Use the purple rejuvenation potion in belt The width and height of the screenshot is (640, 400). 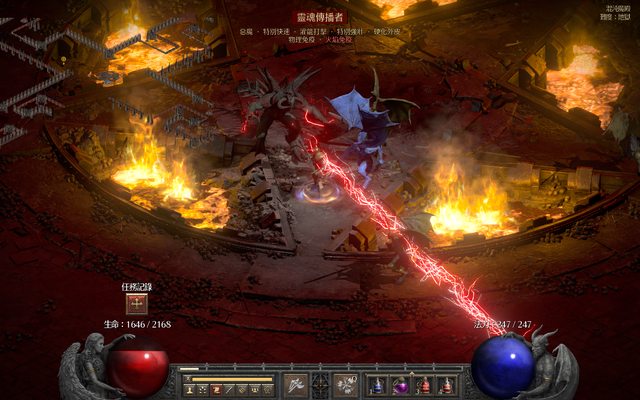click(401, 385)
